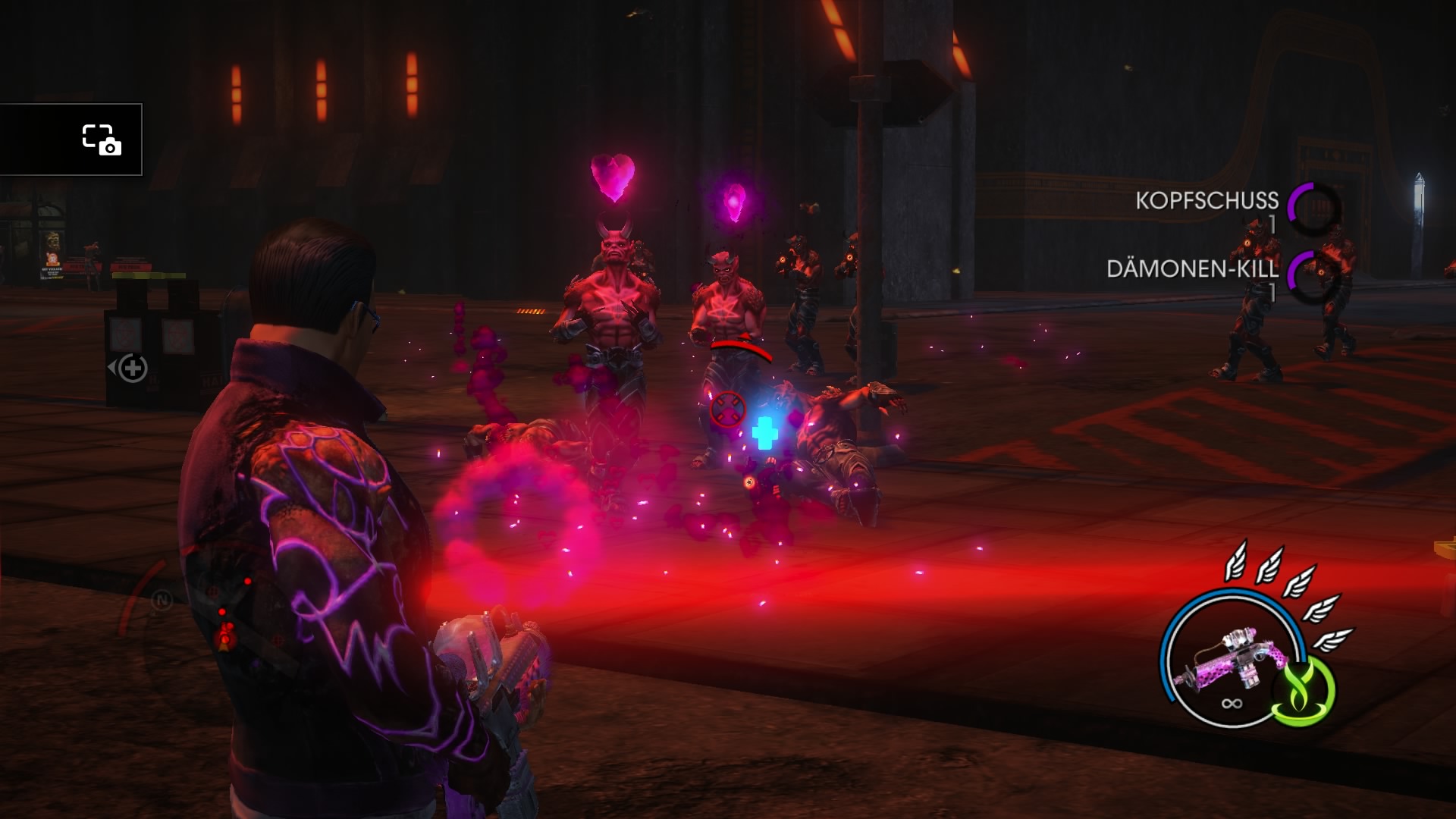Click the screenshot capture notification icon

click(101, 140)
